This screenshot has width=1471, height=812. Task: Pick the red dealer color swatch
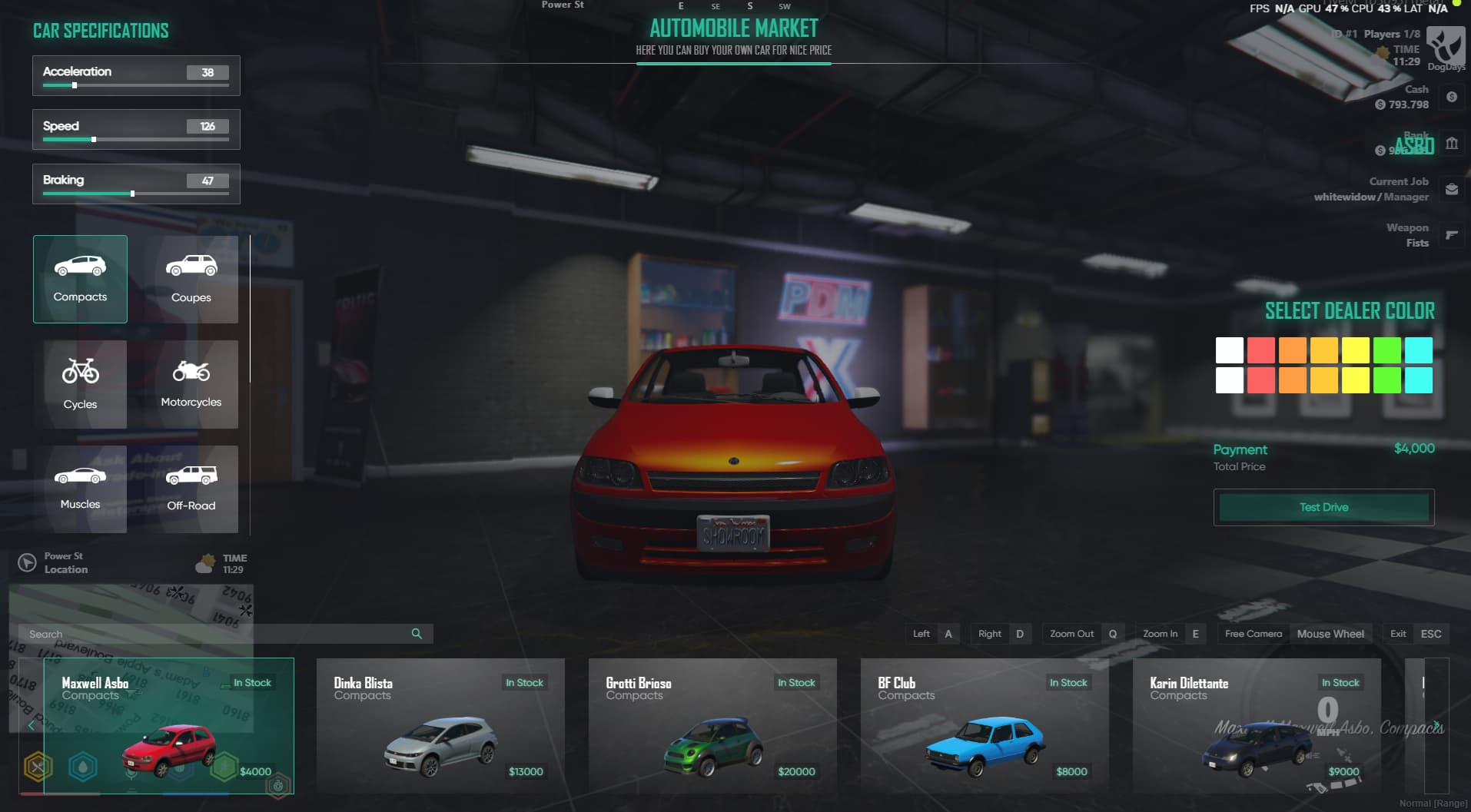click(x=1260, y=351)
